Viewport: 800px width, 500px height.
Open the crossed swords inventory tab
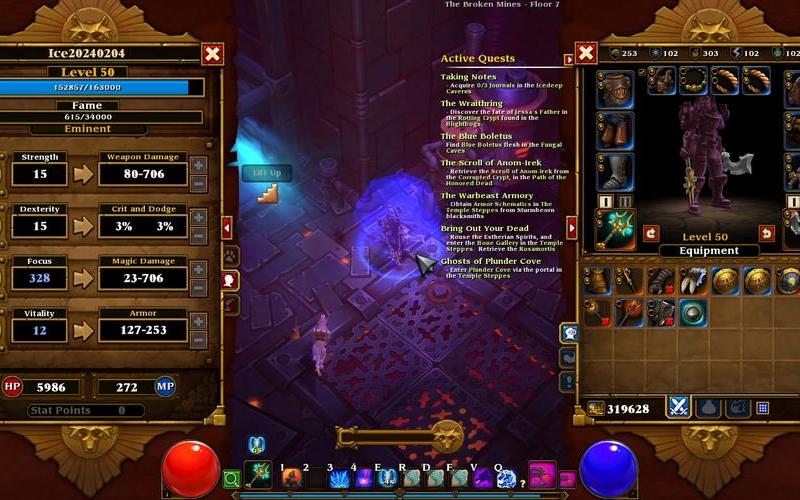pos(679,407)
